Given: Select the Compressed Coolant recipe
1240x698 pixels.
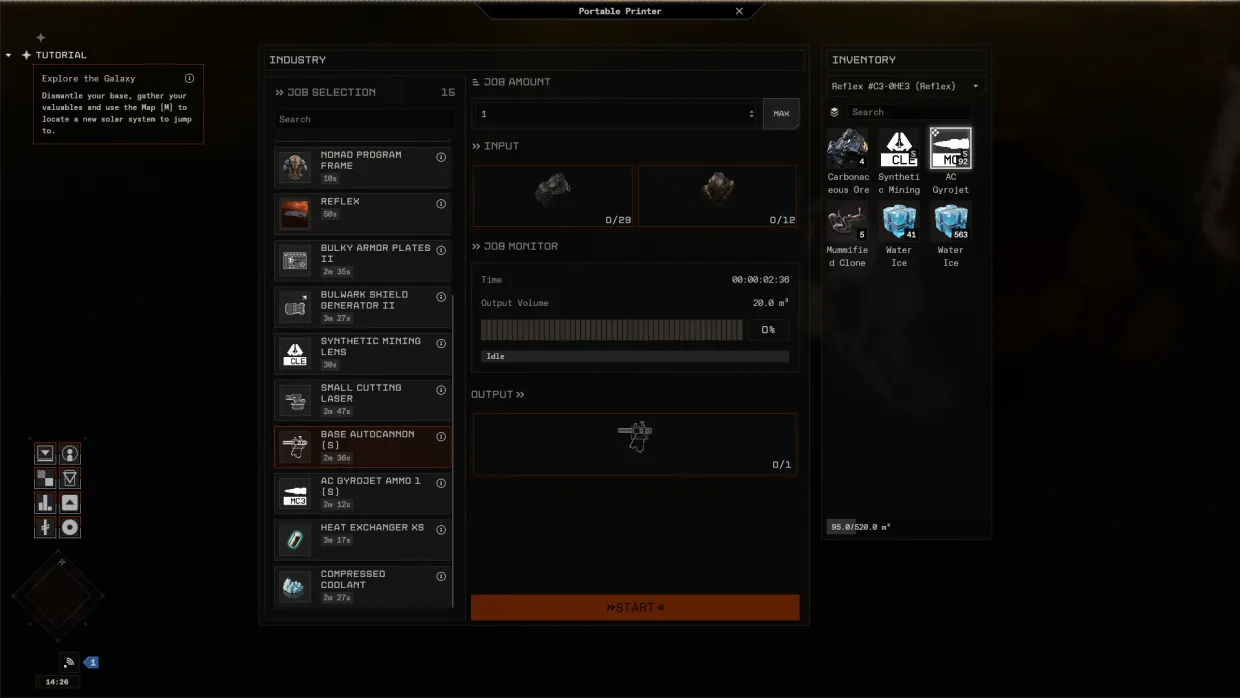Looking at the screenshot, I should (x=362, y=585).
